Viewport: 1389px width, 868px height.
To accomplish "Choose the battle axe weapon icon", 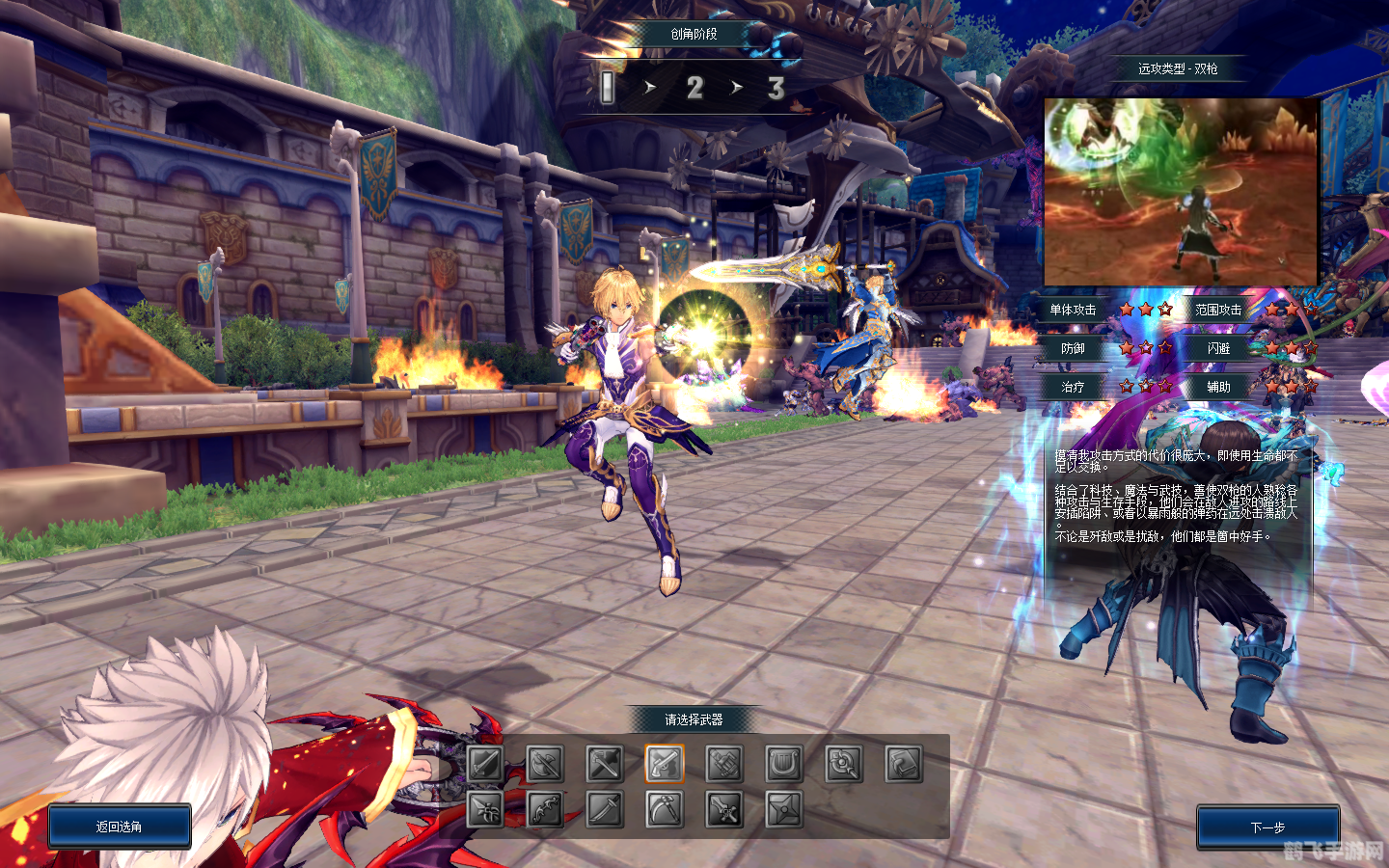I will click(545, 764).
